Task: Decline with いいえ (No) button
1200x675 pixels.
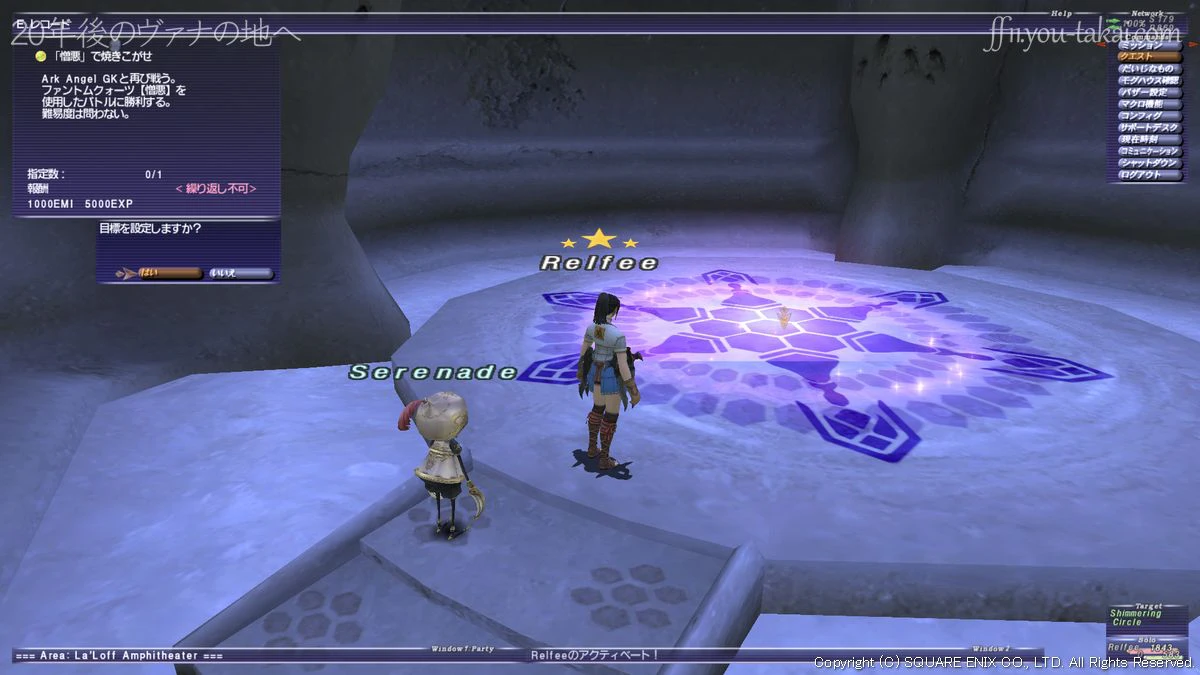Action: (x=238, y=273)
